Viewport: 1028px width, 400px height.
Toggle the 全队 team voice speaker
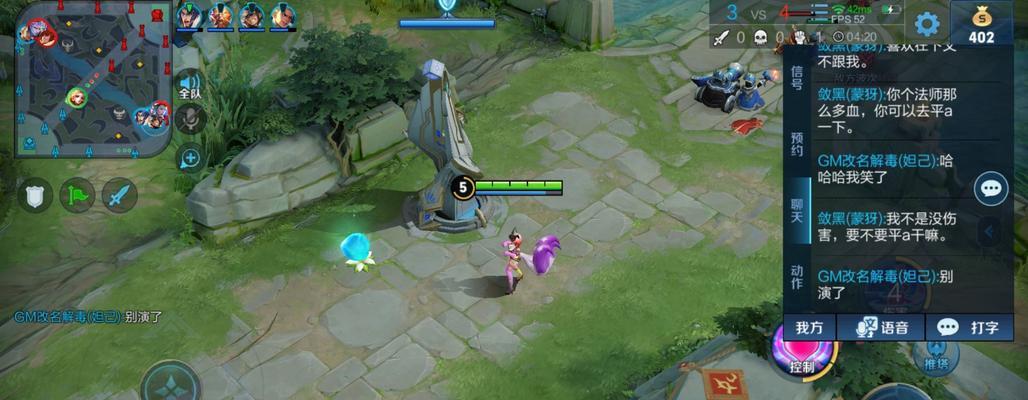[190, 86]
